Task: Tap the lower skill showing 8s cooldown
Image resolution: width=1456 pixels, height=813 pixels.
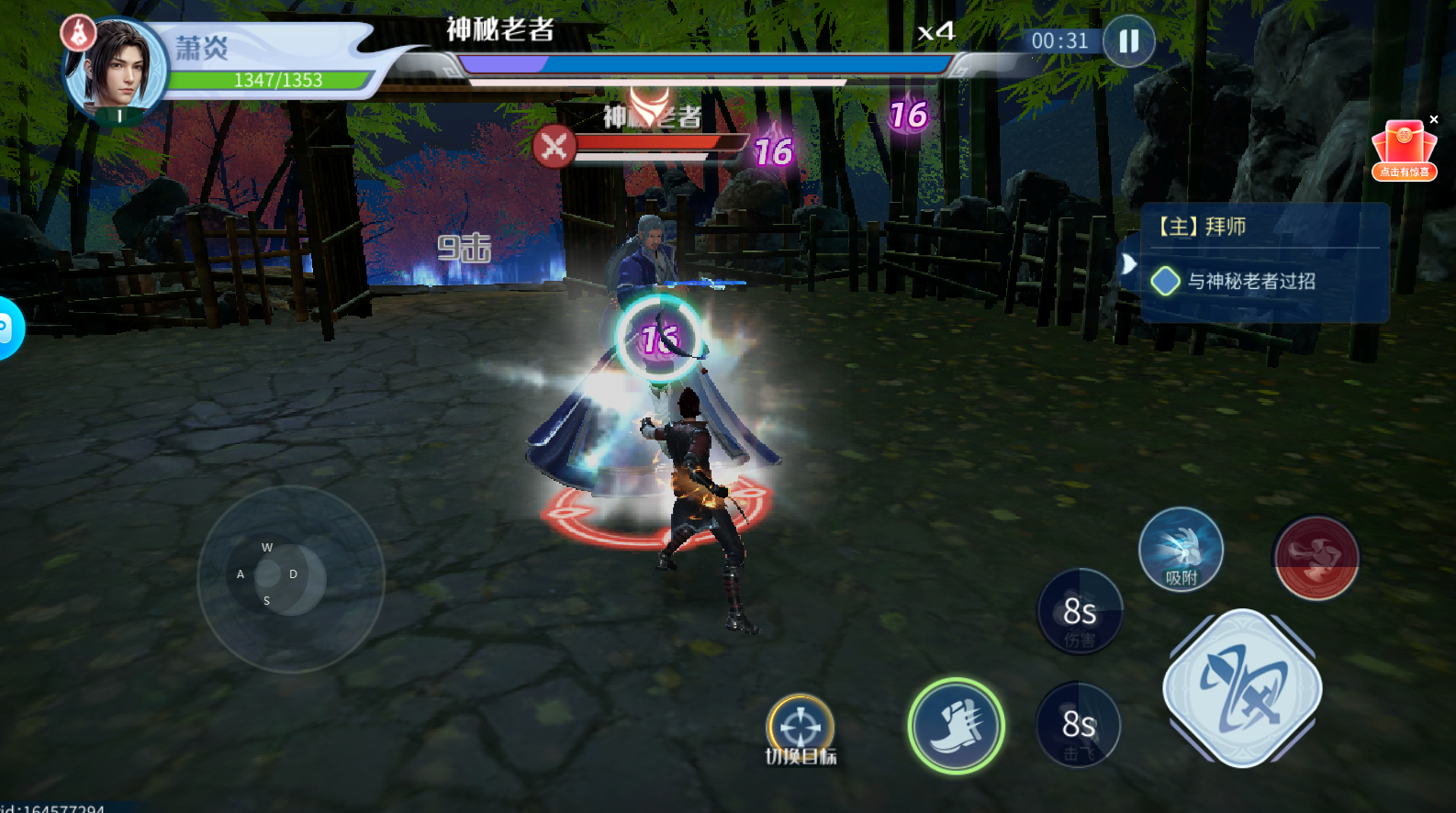Action: coord(1079,725)
